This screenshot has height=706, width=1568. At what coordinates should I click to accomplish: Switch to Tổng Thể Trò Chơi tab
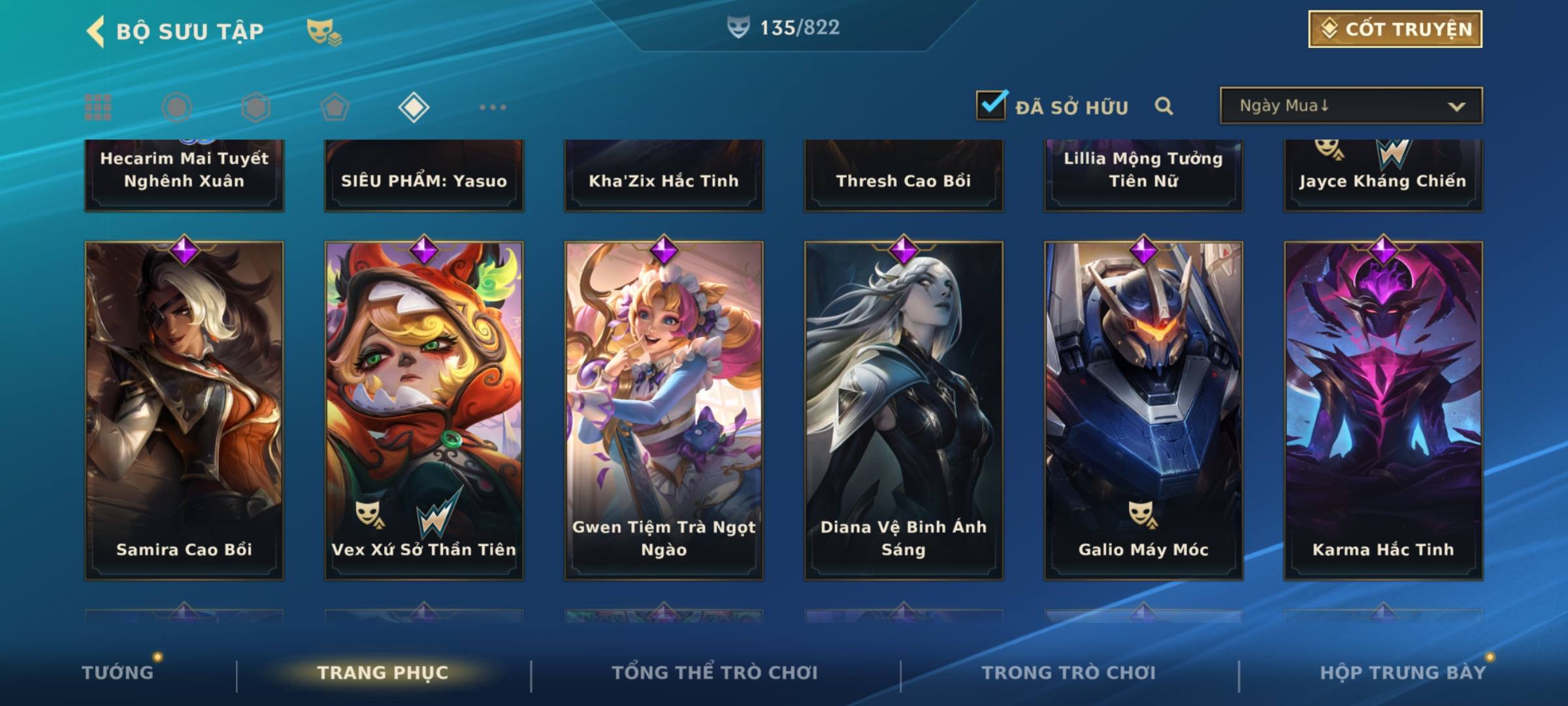(715, 673)
